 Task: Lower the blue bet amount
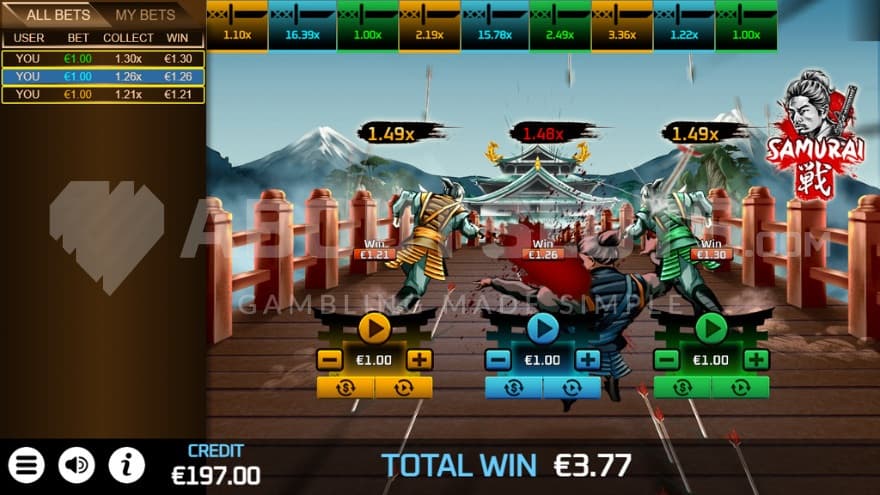(x=497, y=360)
